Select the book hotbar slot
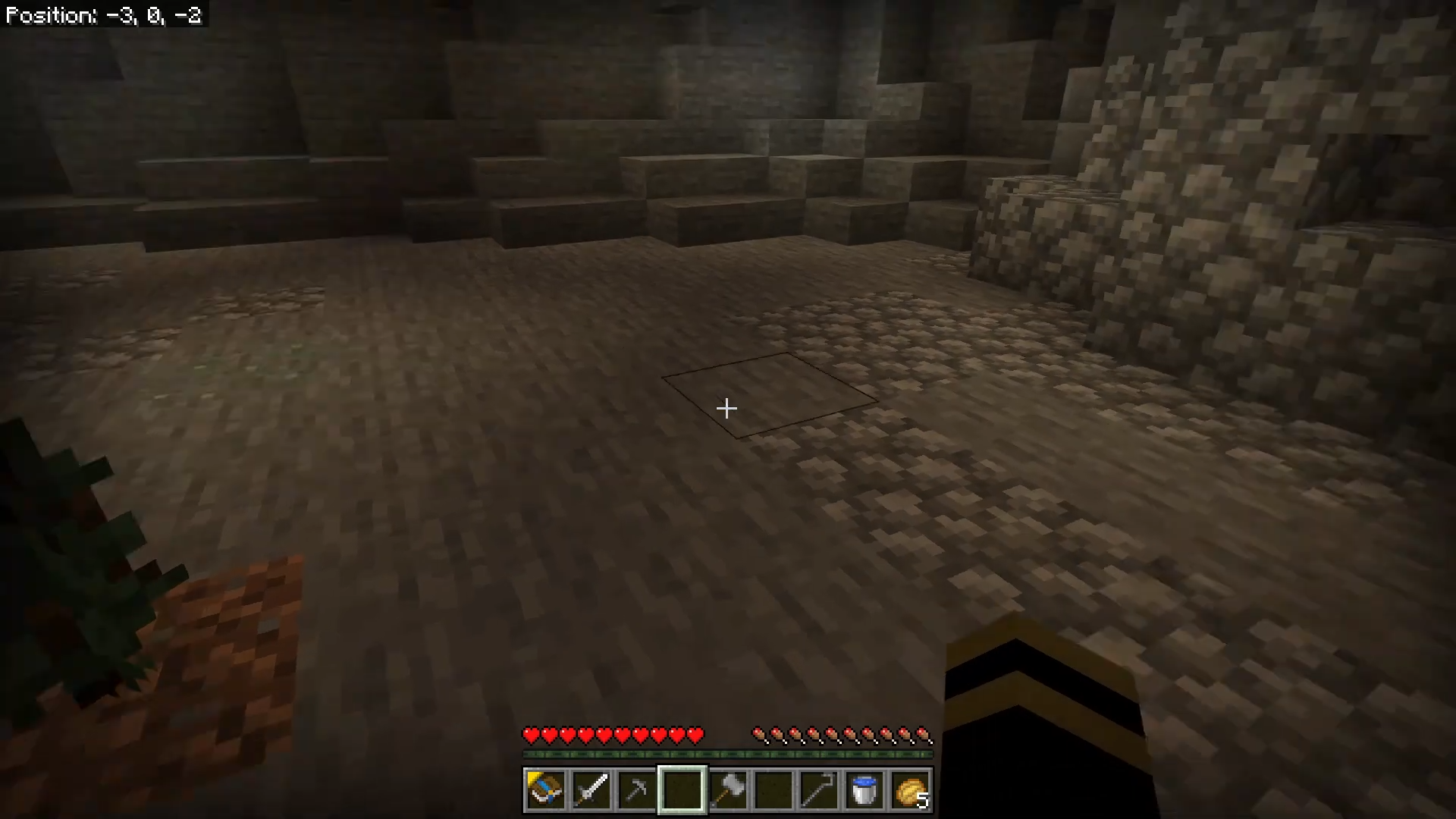Screen dimensions: 1456x819 click(545, 790)
